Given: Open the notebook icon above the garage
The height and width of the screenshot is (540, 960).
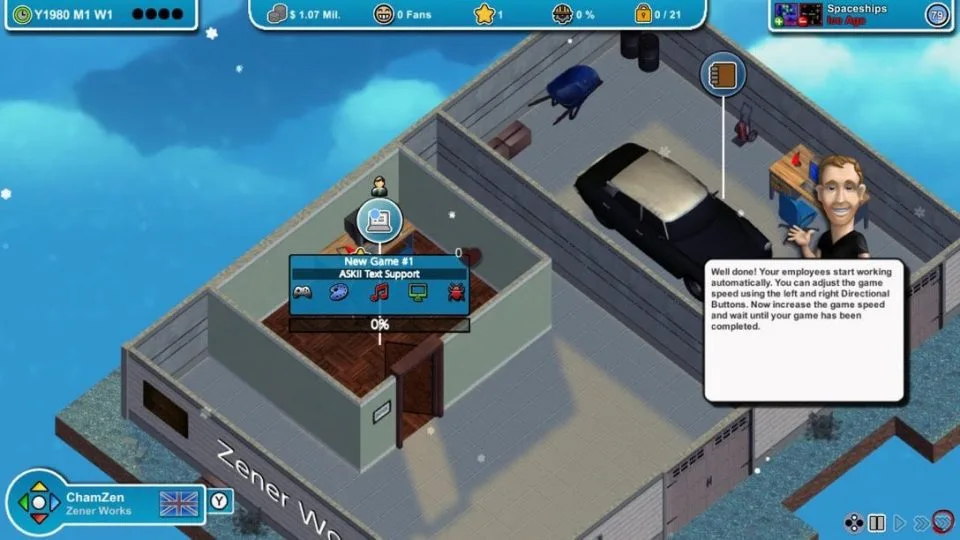Looking at the screenshot, I should (x=720, y=75).
